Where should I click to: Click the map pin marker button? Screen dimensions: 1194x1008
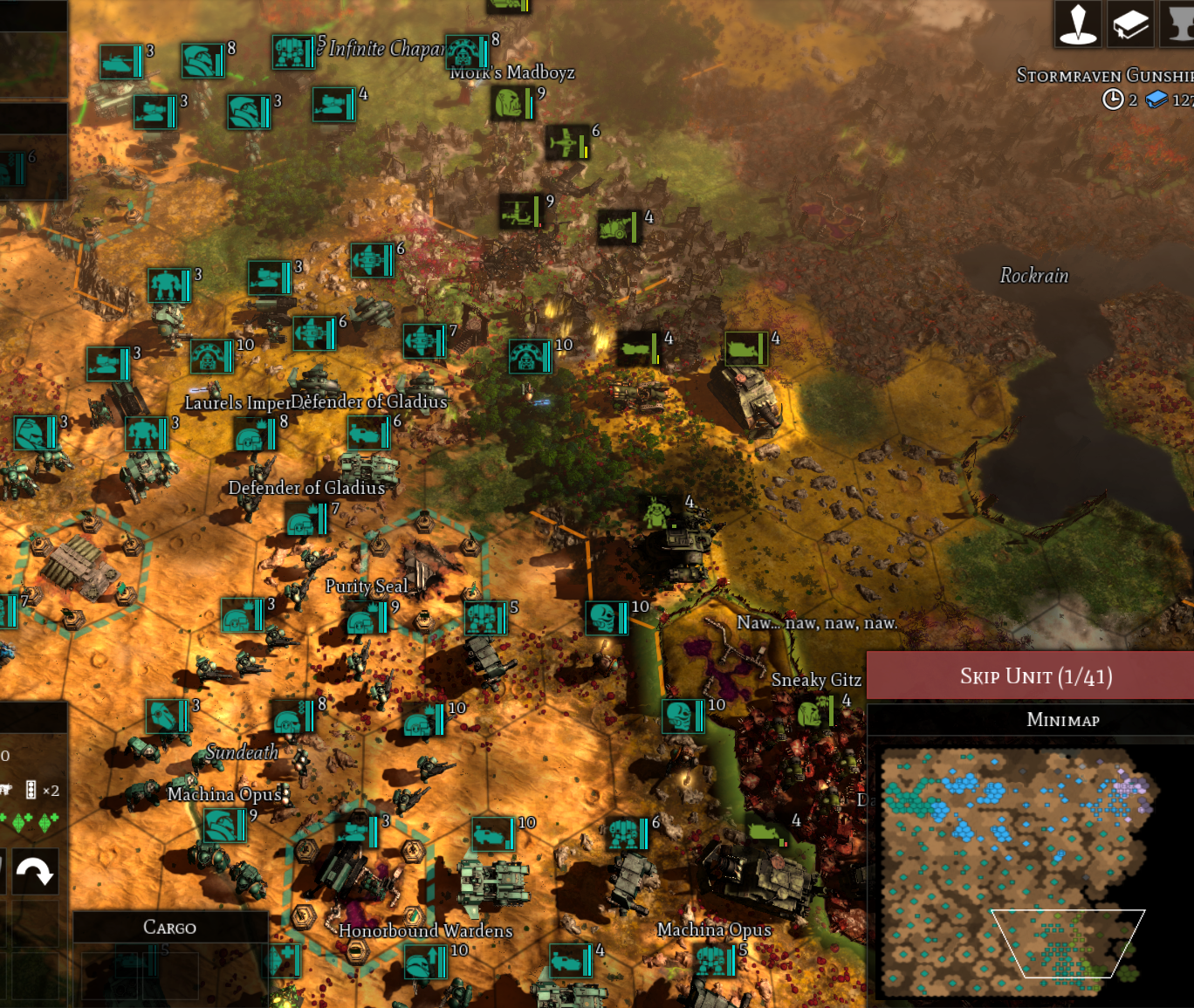(1078, 24)
